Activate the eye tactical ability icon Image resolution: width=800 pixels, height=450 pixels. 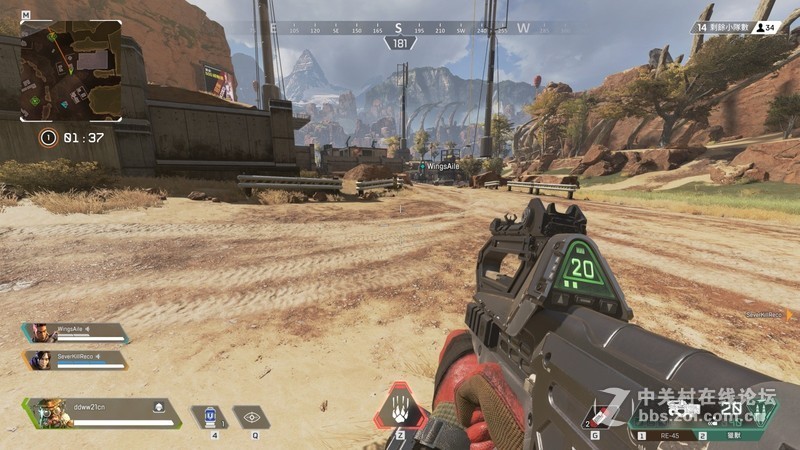click(x=252, y=416)
